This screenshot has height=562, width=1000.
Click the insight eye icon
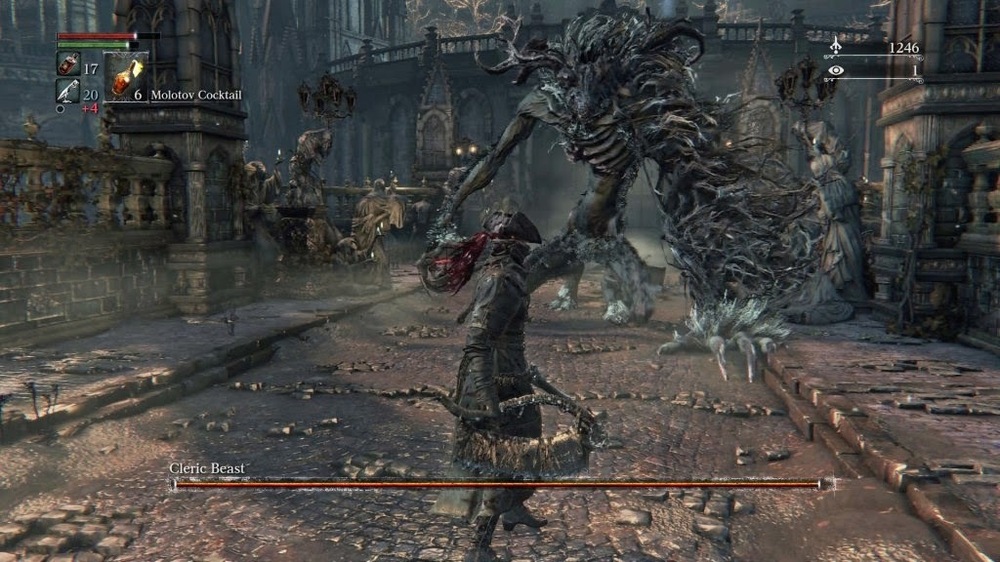pos(835,70)
